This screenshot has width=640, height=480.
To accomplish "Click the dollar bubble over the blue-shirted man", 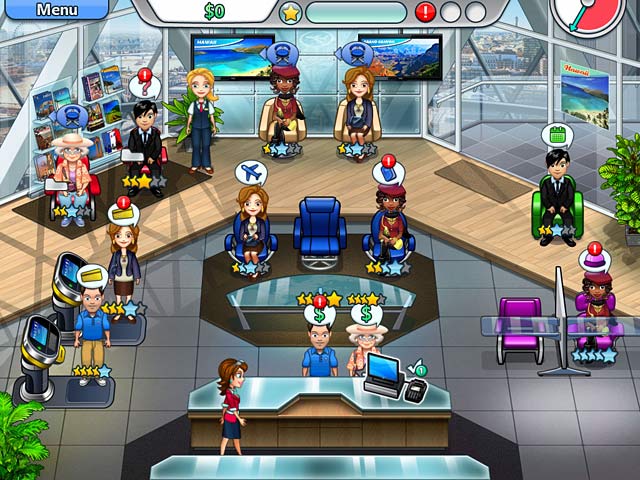I will (319, 313).
